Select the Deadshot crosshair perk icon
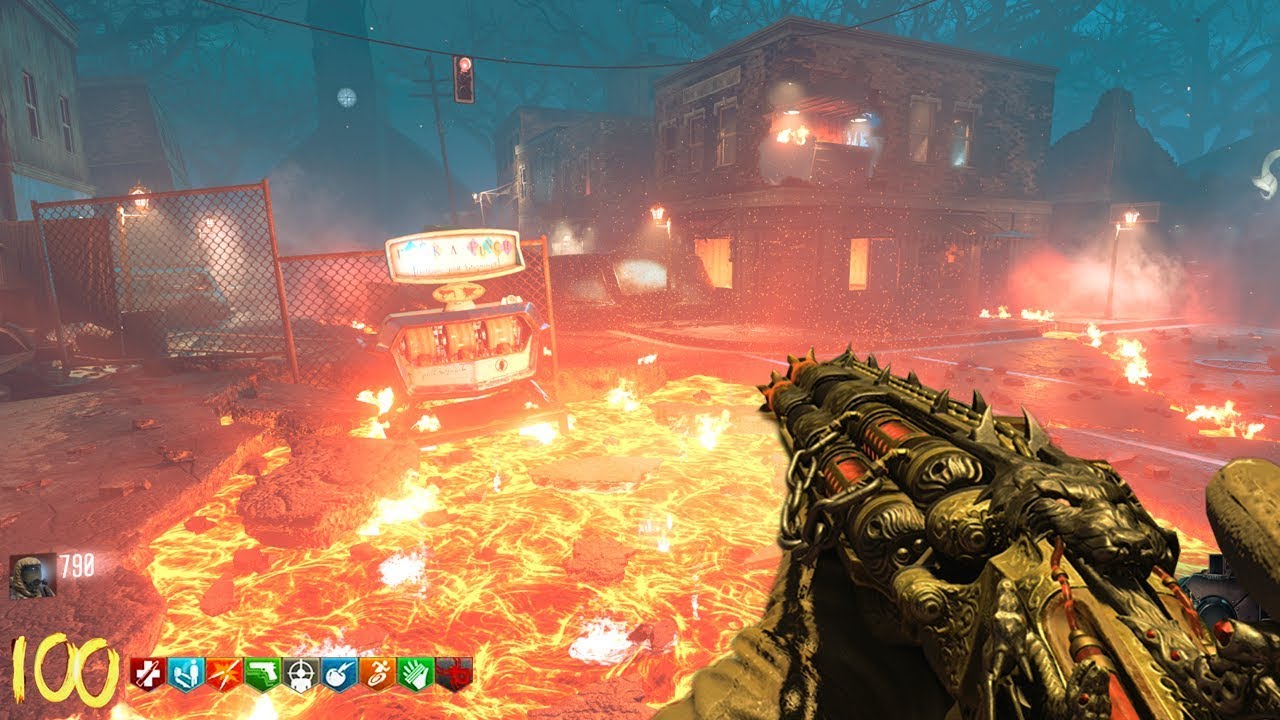The width and height of the screenshot is (1280, 720). pyautogui.click(x=299, y=673)
